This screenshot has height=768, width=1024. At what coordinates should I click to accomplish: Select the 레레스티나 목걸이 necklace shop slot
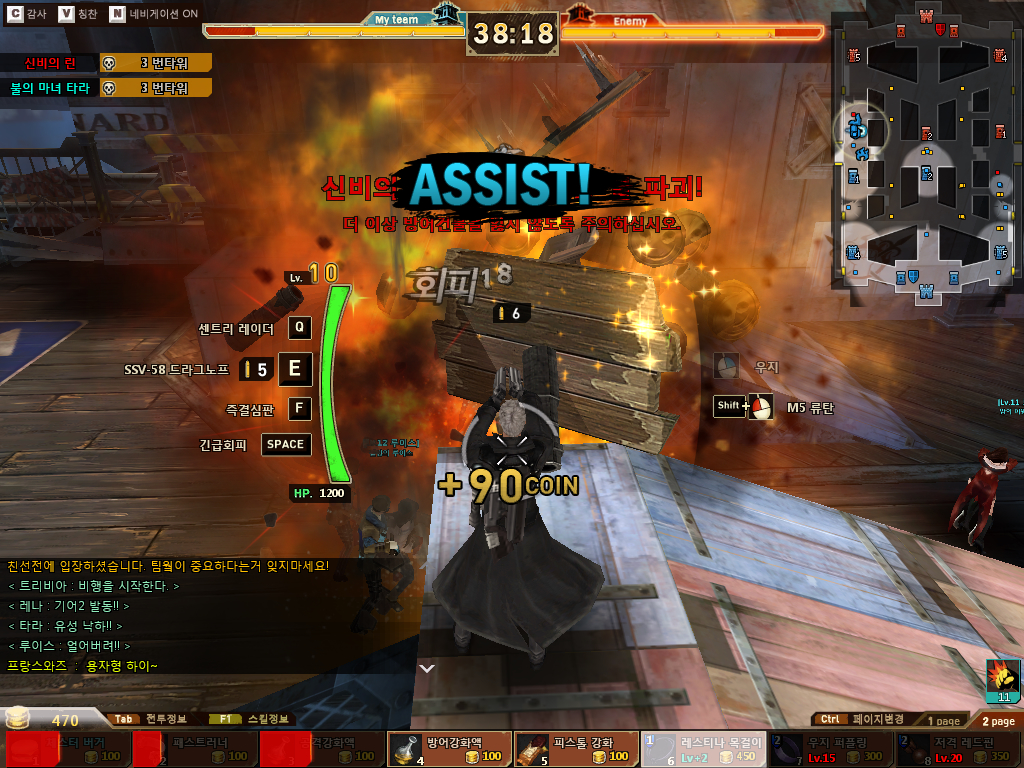(x=703, y=749)
